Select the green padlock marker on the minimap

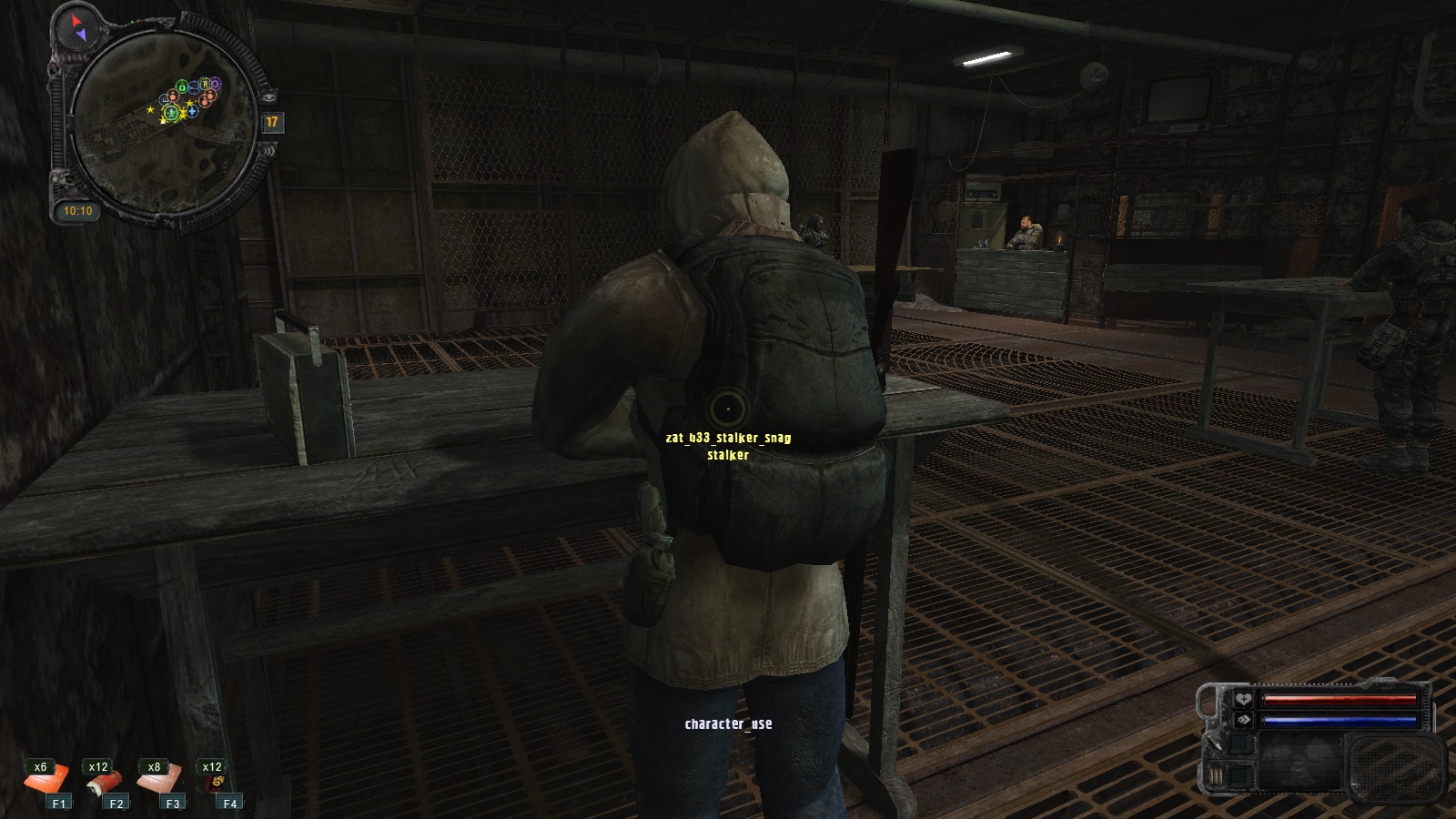point(182,86)
